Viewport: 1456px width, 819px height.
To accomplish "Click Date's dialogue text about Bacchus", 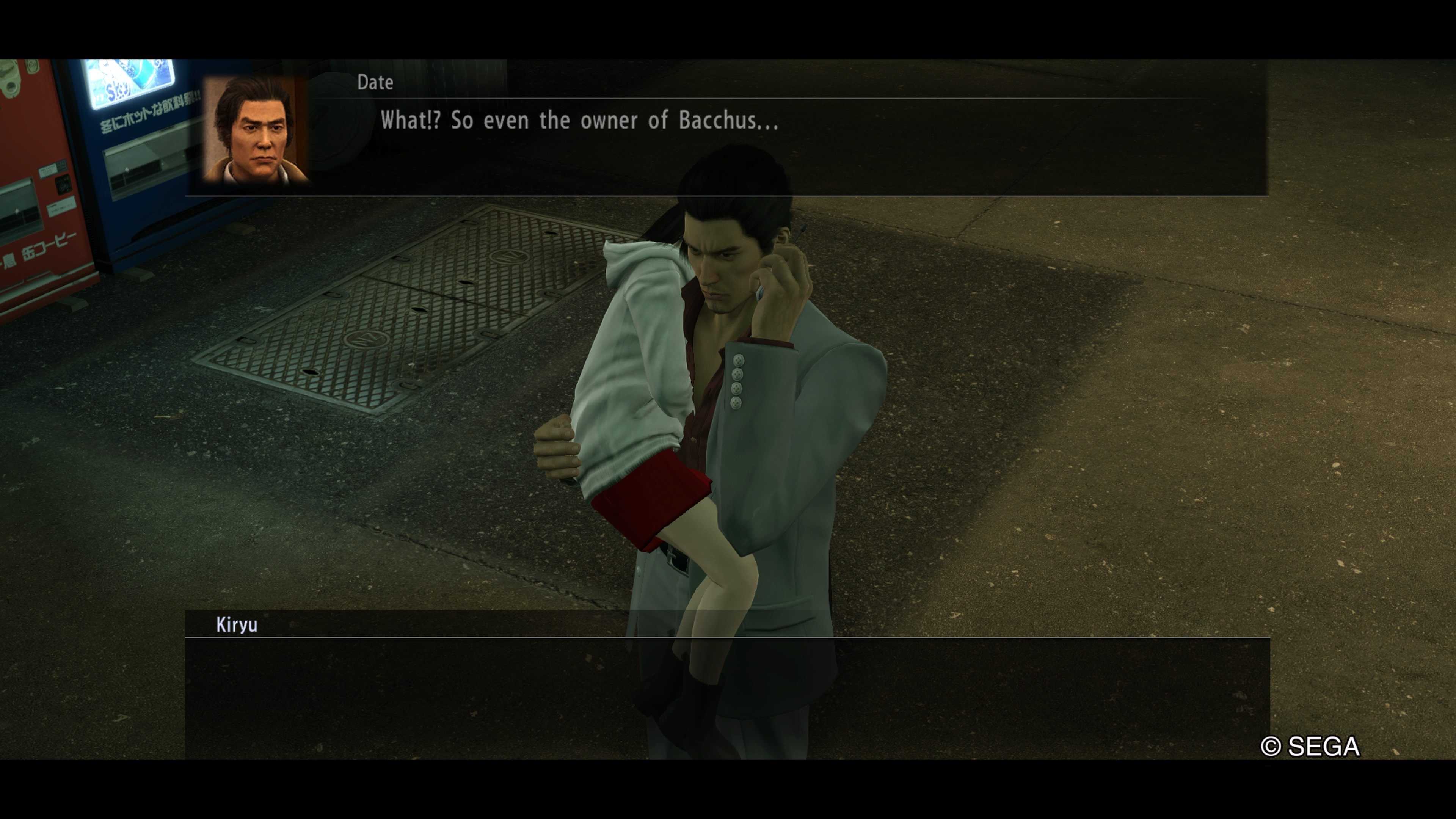I will (579, 121).
